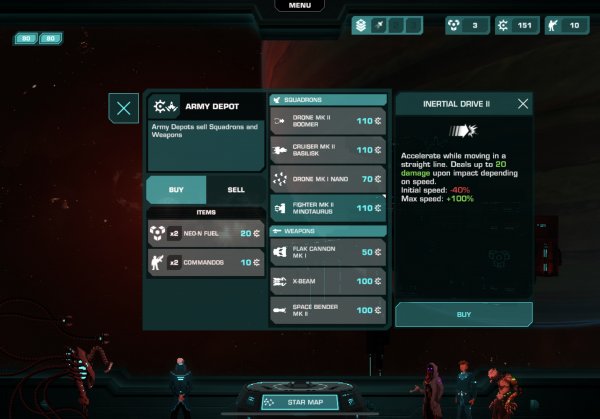The height and width of the screenshot is (419, 600).
Task: Select the Buy tab
Action: (x=176, y=189)
